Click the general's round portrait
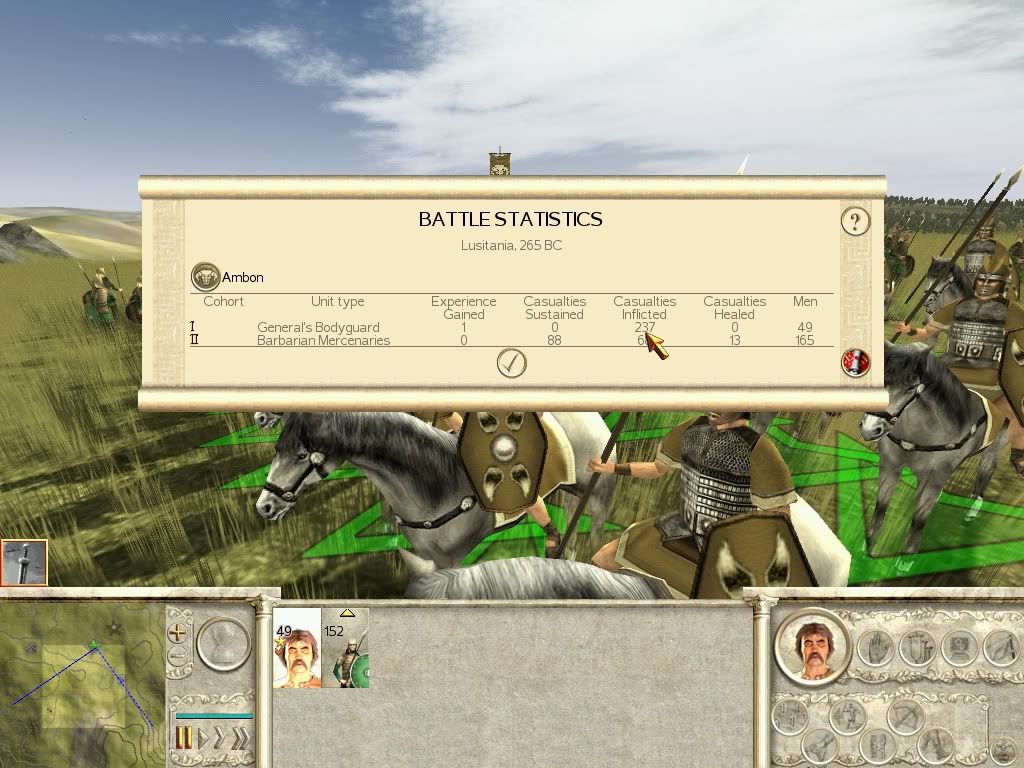This screenshot has width=1024, height=768. (x=812, y=648)
